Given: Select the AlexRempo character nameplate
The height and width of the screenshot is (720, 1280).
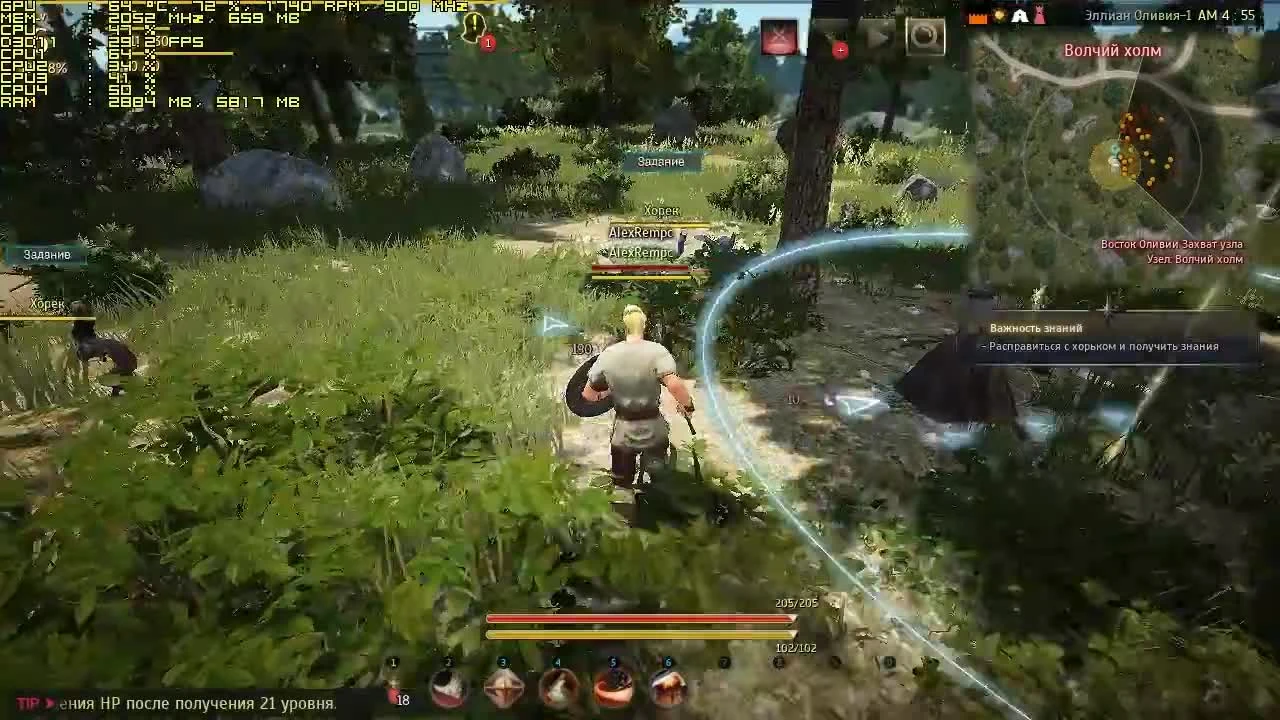Looking at the screenshot, I should pyautogui.click(x=642, y=232).
